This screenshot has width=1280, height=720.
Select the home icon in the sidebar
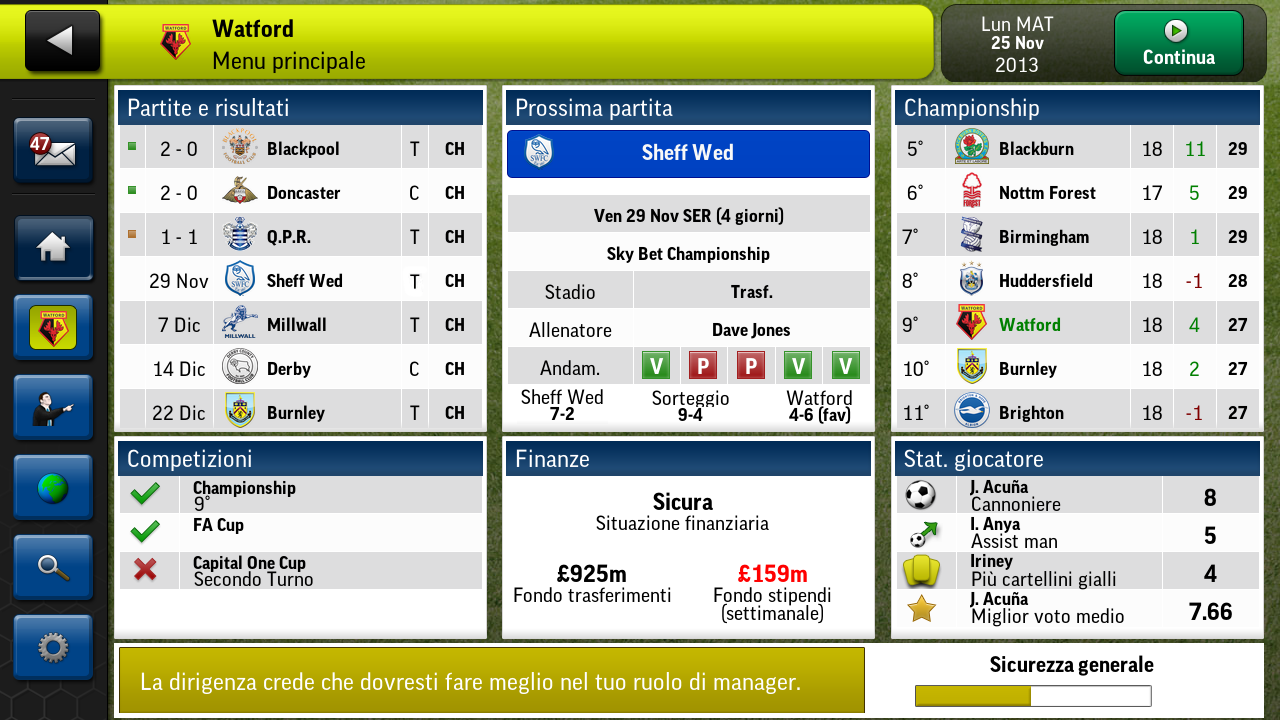[53, 247]
